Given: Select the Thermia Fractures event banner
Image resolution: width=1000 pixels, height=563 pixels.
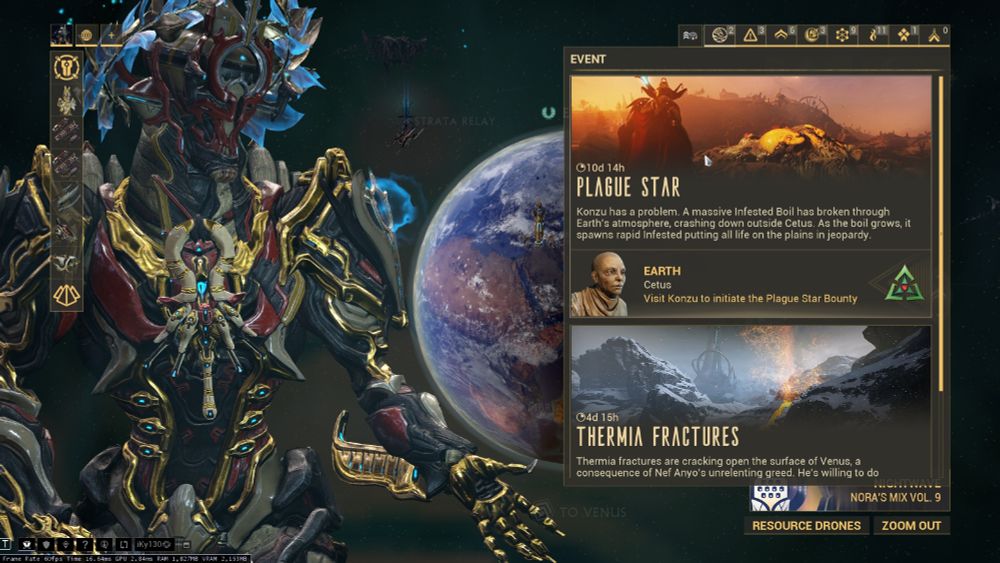Looking at the screenshot, I should [x=750, y=400].
